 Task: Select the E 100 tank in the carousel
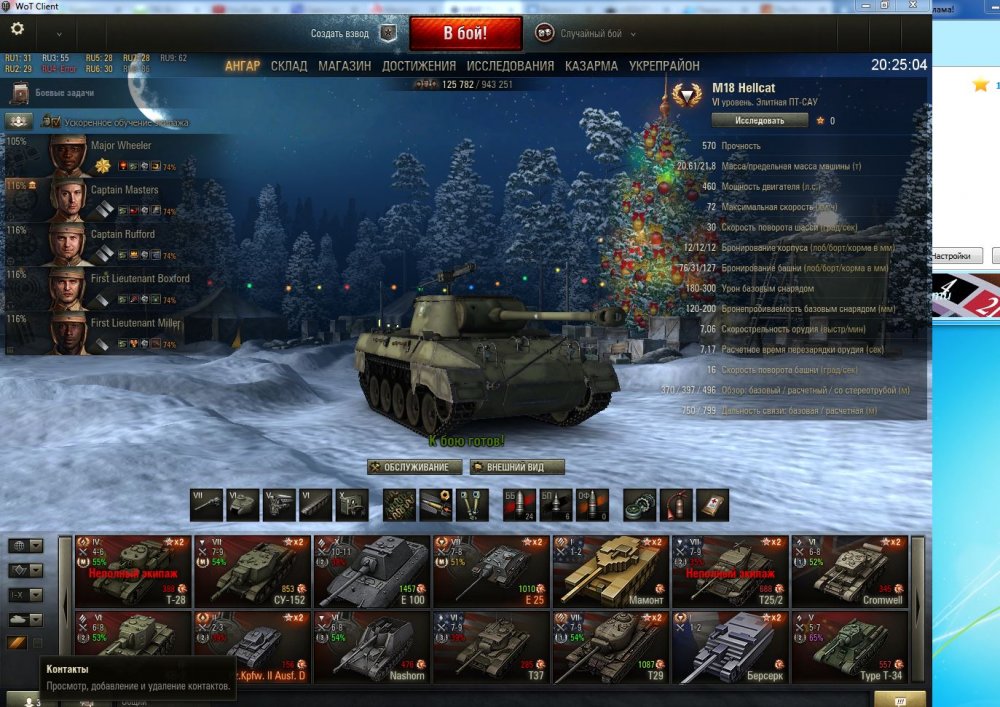click(372, 571)
